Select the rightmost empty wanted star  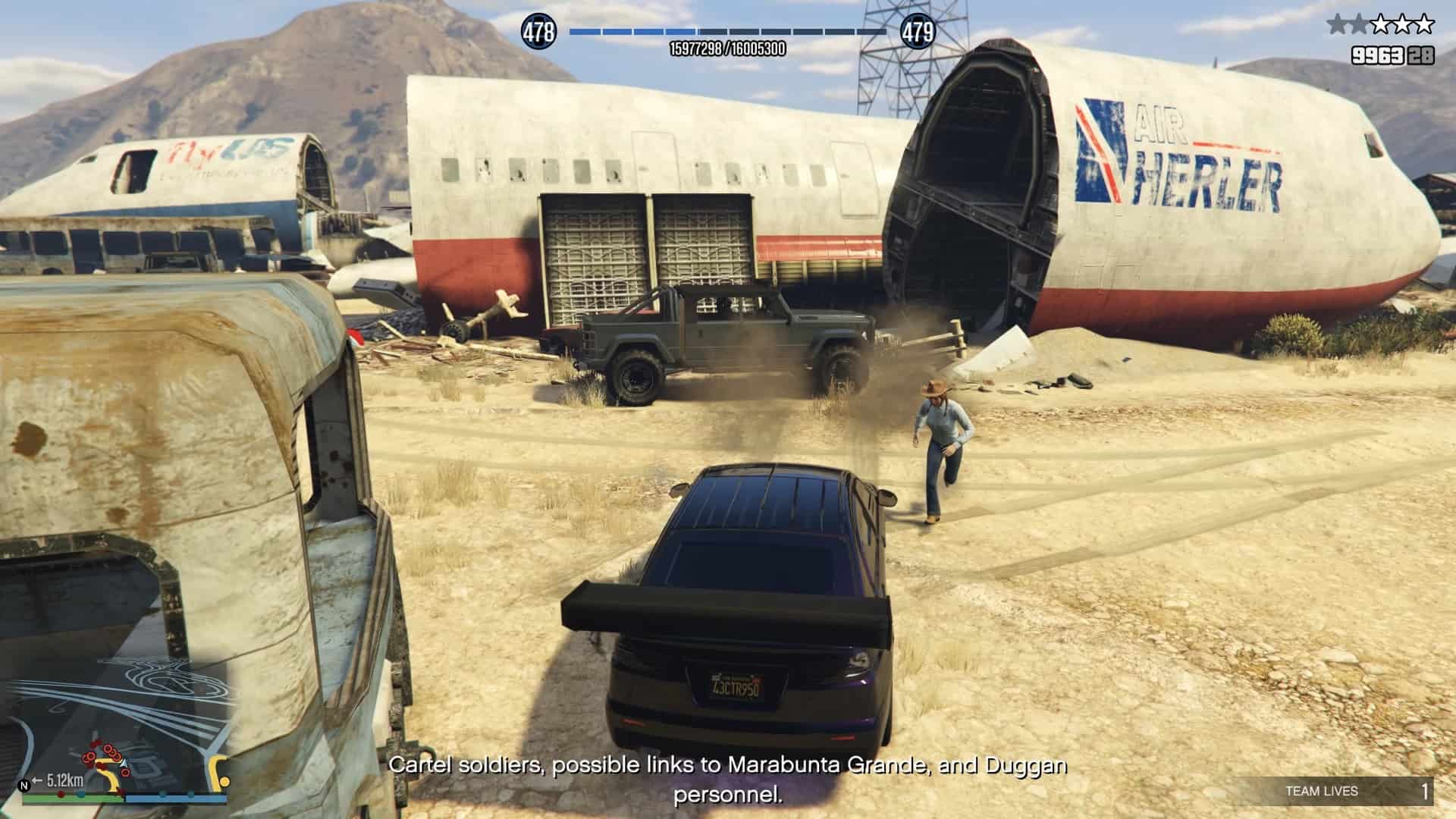(1426, 24)
